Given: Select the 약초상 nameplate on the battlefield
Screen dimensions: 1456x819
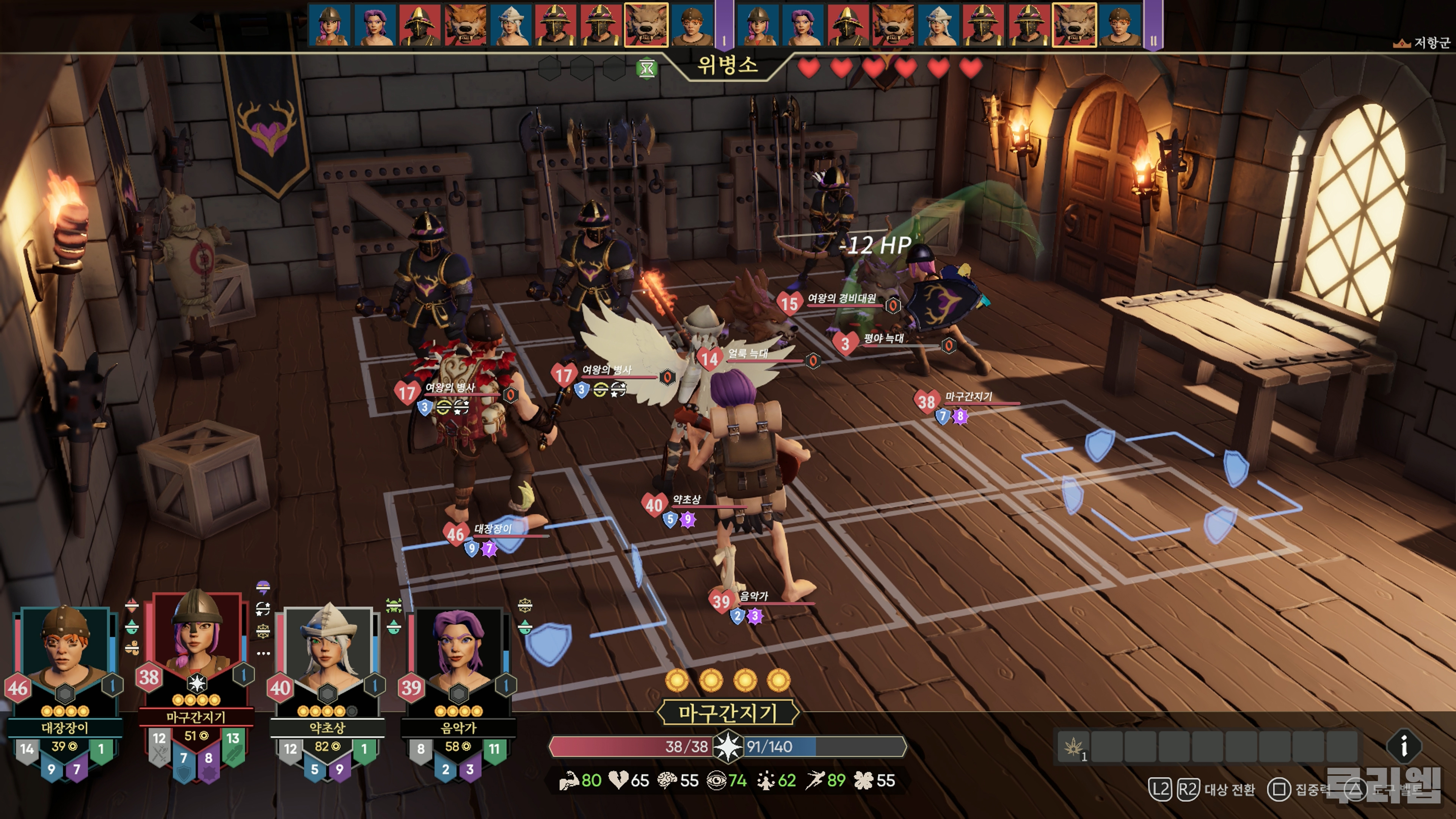Looking at the screenshot, I should pos(686,500).
